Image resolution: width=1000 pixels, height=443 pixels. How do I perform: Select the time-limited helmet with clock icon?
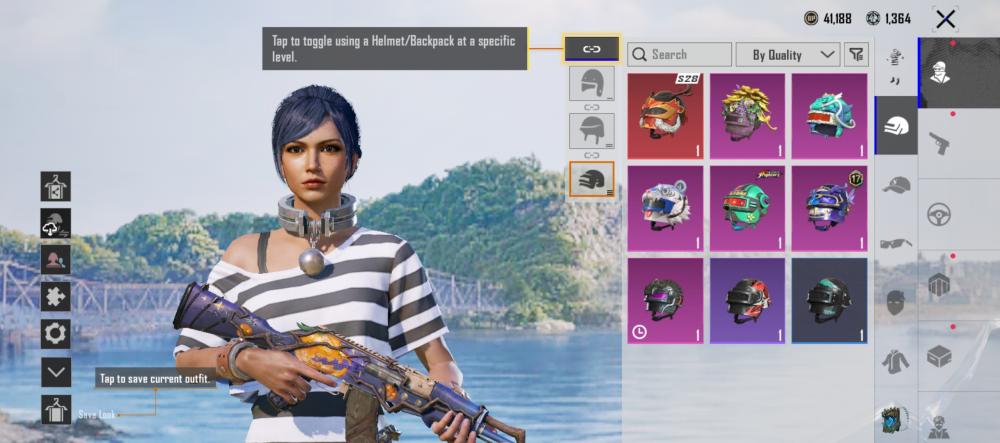pyautogui.click(x=665, y=300)
